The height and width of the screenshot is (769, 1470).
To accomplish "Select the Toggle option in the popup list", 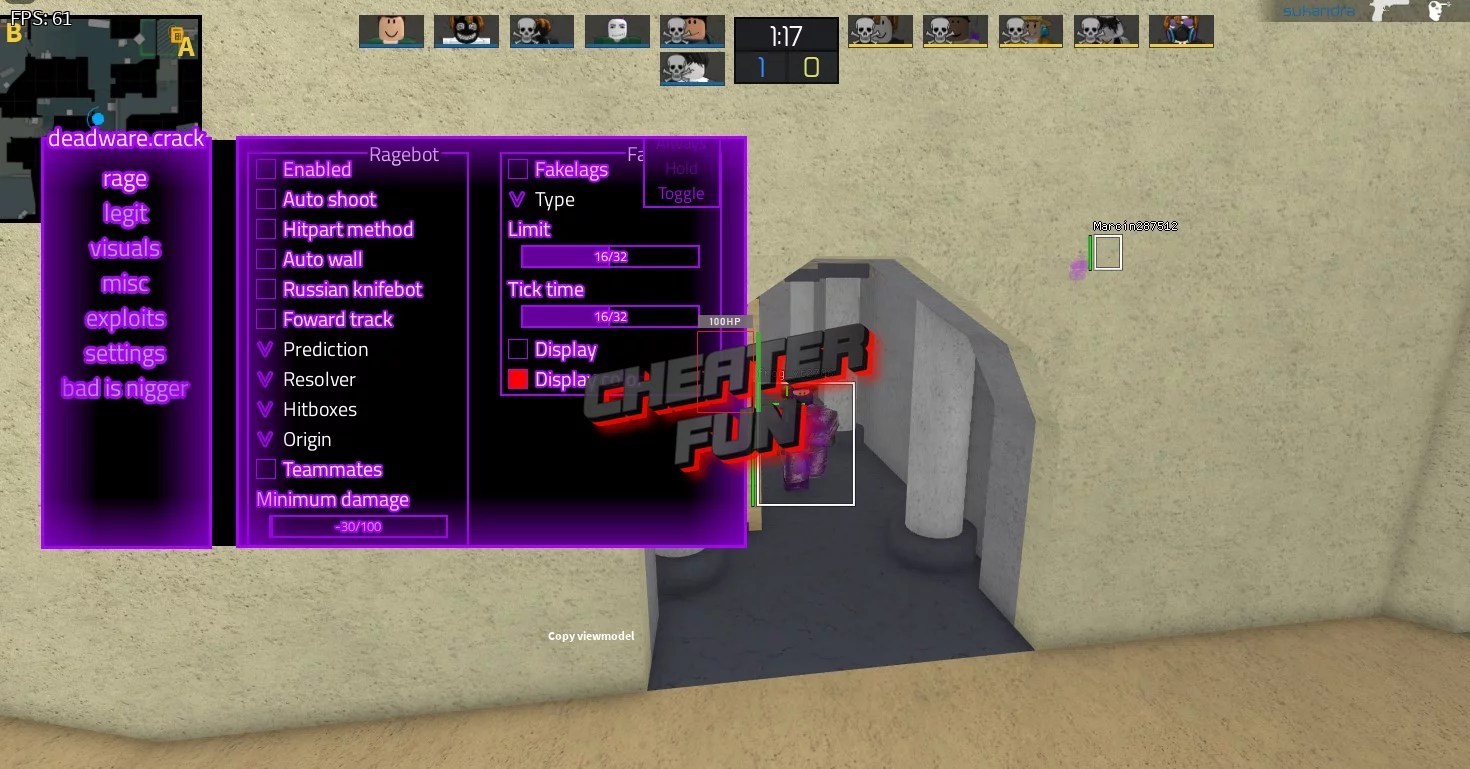I will pos(681,193).
